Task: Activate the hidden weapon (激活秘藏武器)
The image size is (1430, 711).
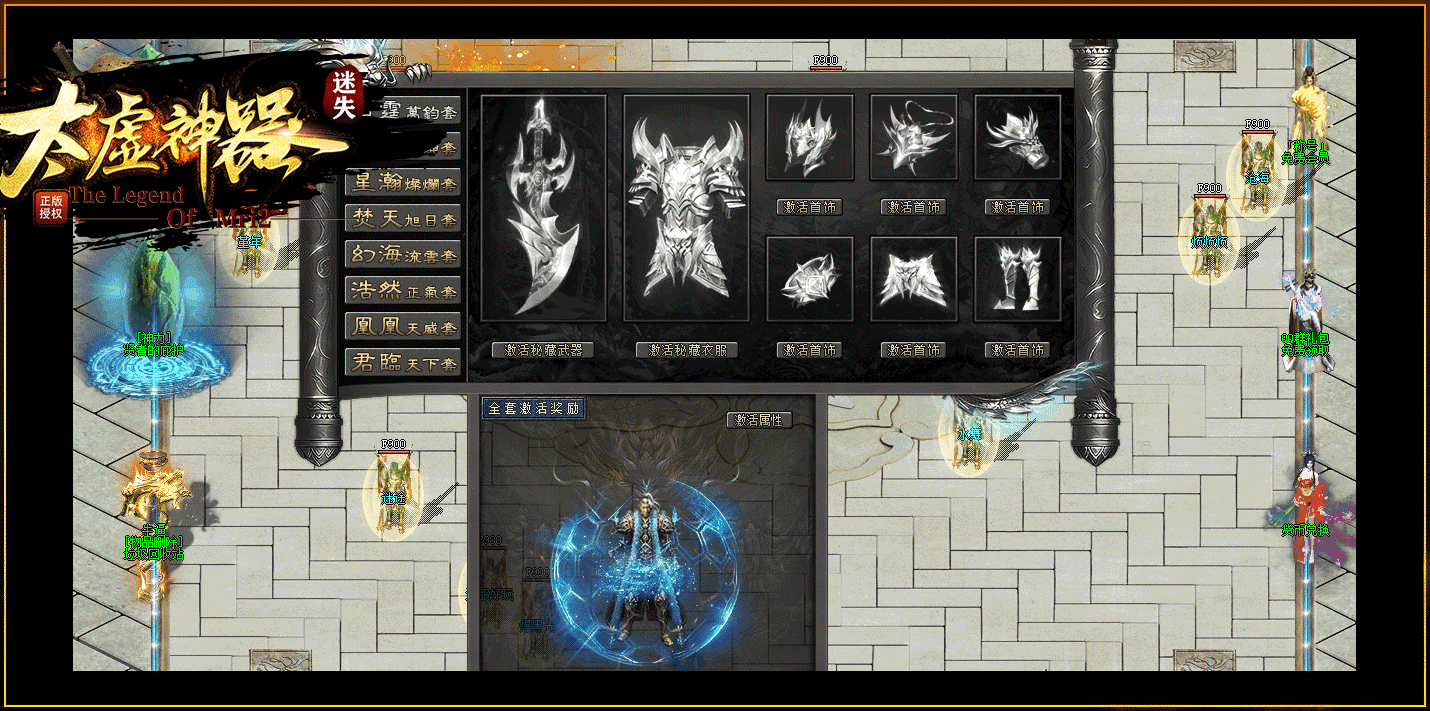Action: pos(543,350)
